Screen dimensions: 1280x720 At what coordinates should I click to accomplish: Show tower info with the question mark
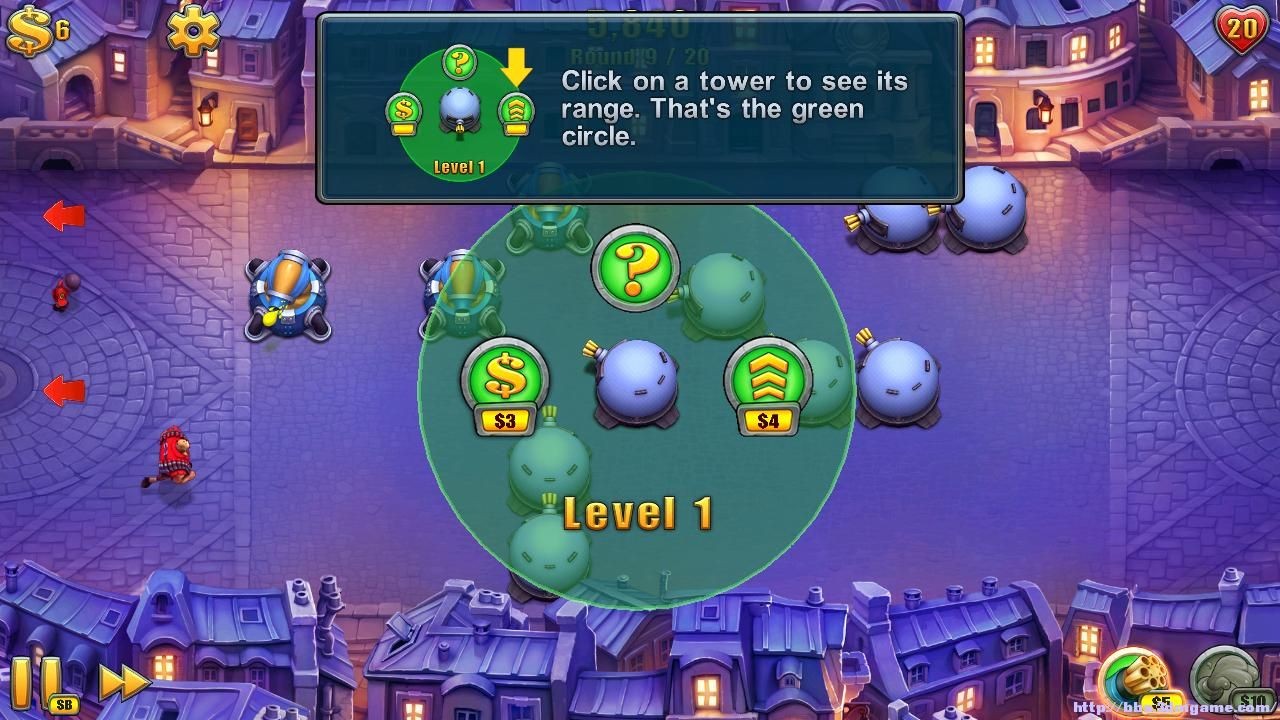(636, 266)
